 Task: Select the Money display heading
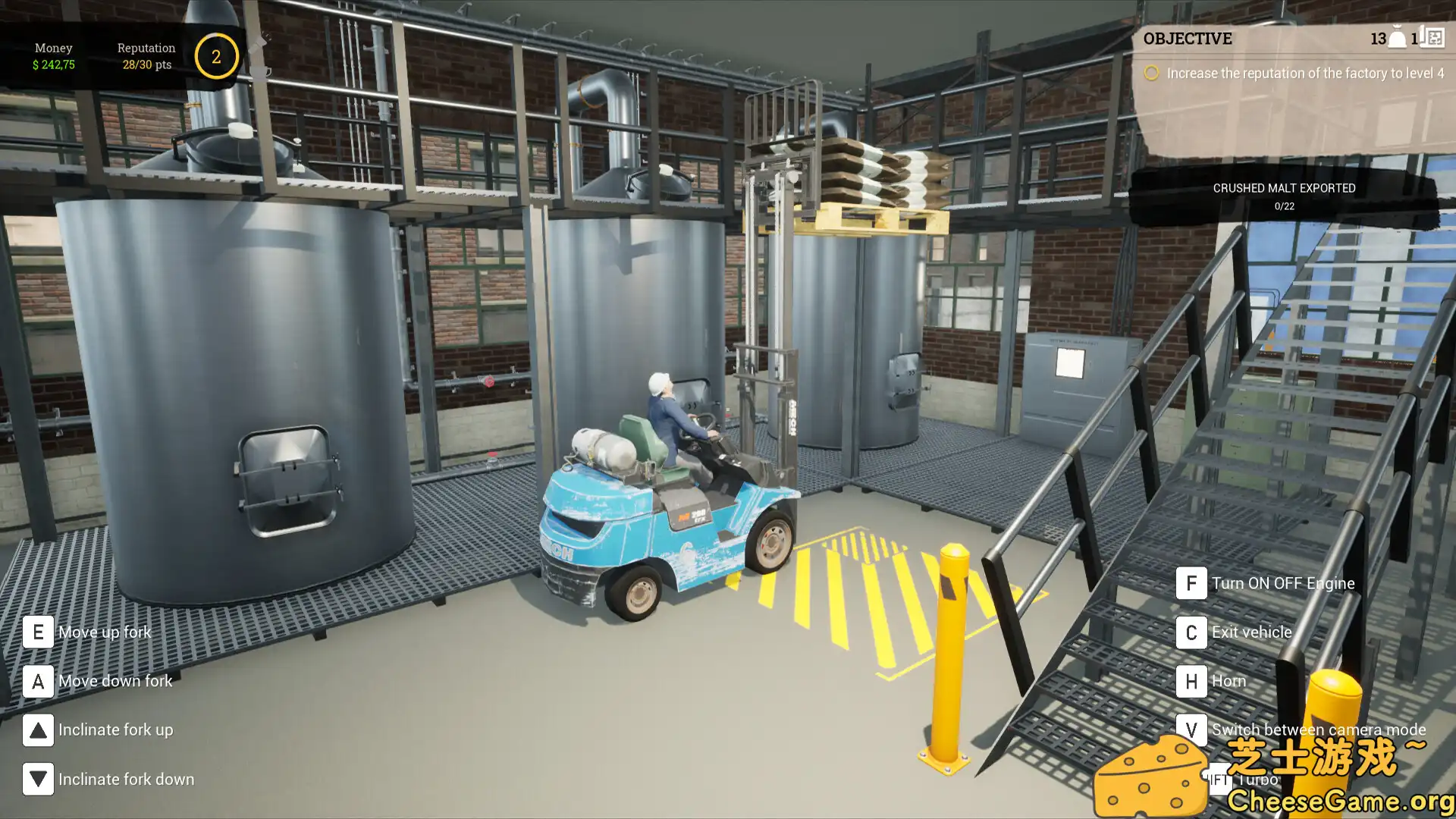(53, 47)
